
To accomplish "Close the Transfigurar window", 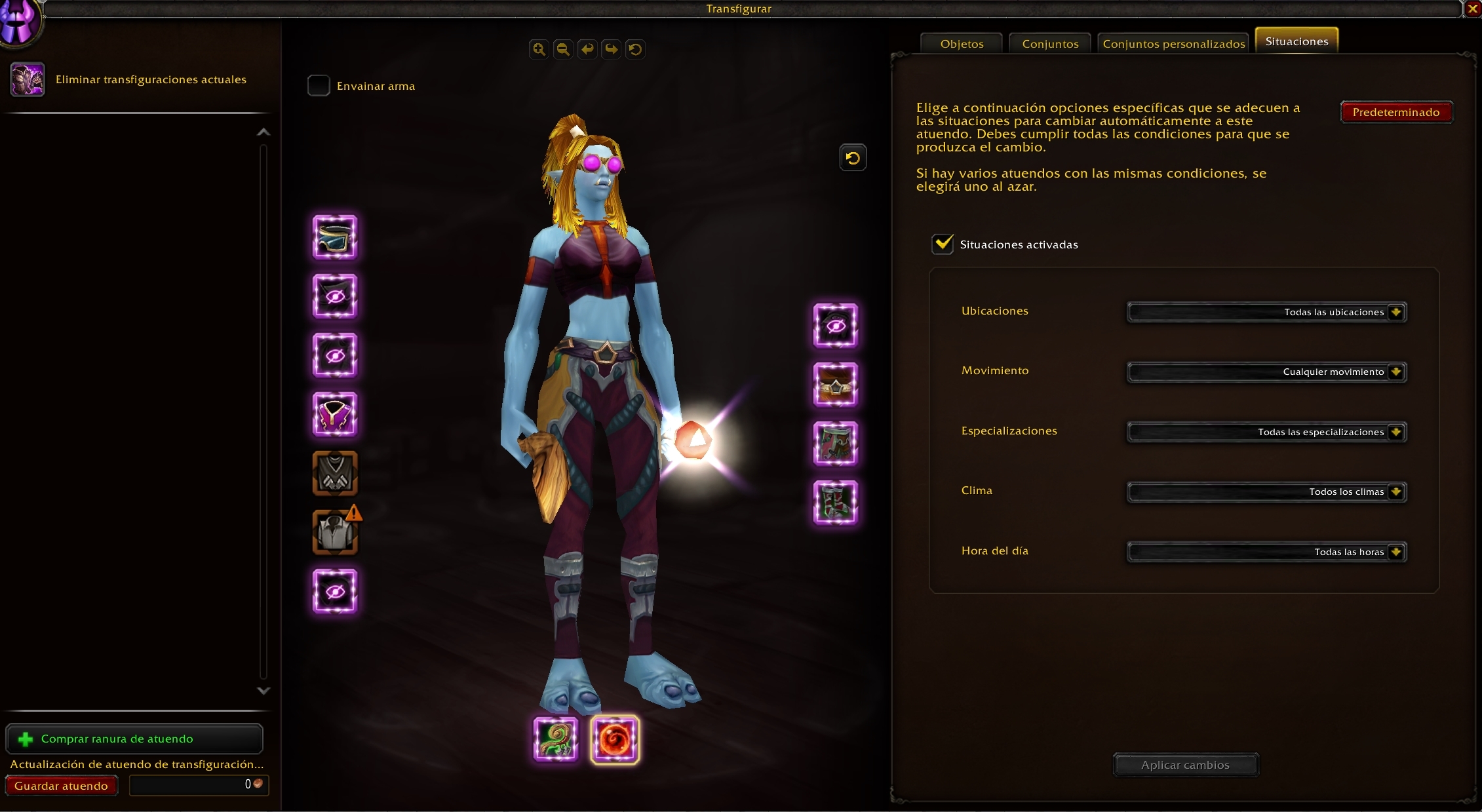I will click(x=1472, y=9).
